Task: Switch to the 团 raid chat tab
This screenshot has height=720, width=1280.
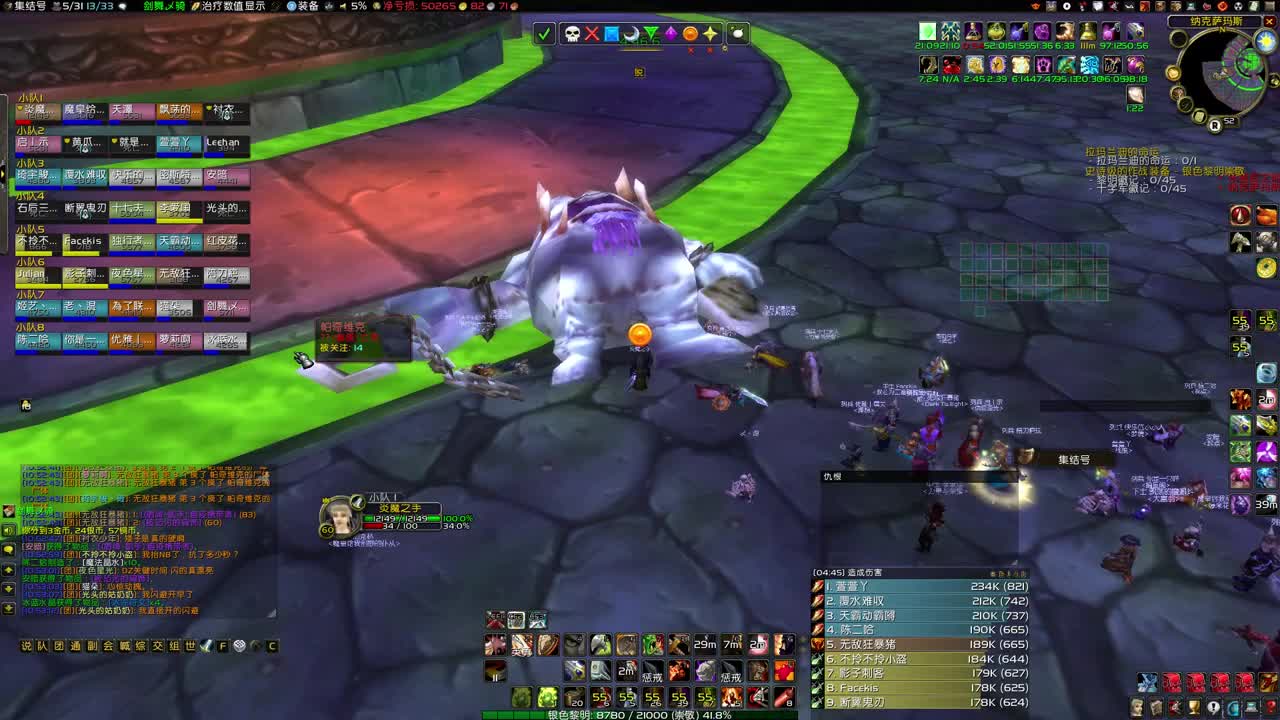Action: click(x=56, y=645)
